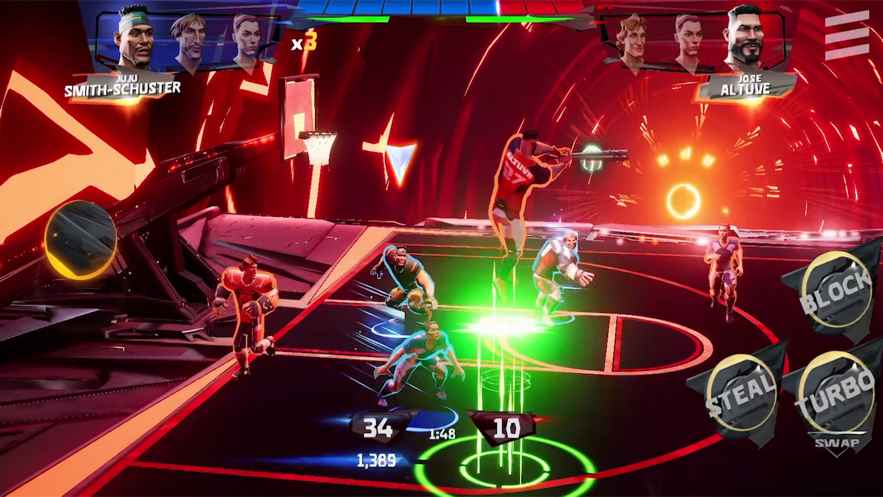Open the striped pause menu icon

(x=846, y=37)
